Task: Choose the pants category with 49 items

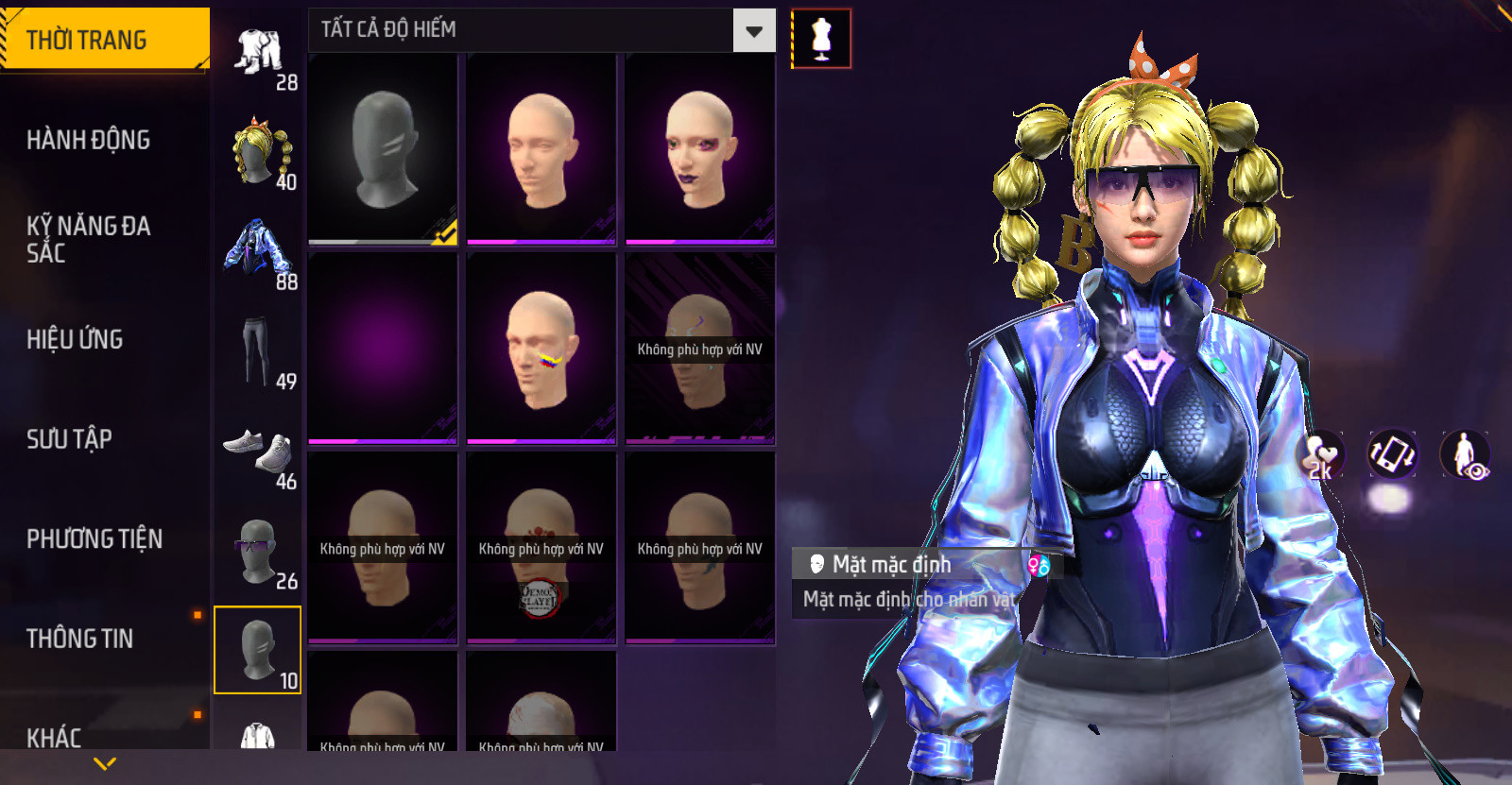Action: [259, 353]
